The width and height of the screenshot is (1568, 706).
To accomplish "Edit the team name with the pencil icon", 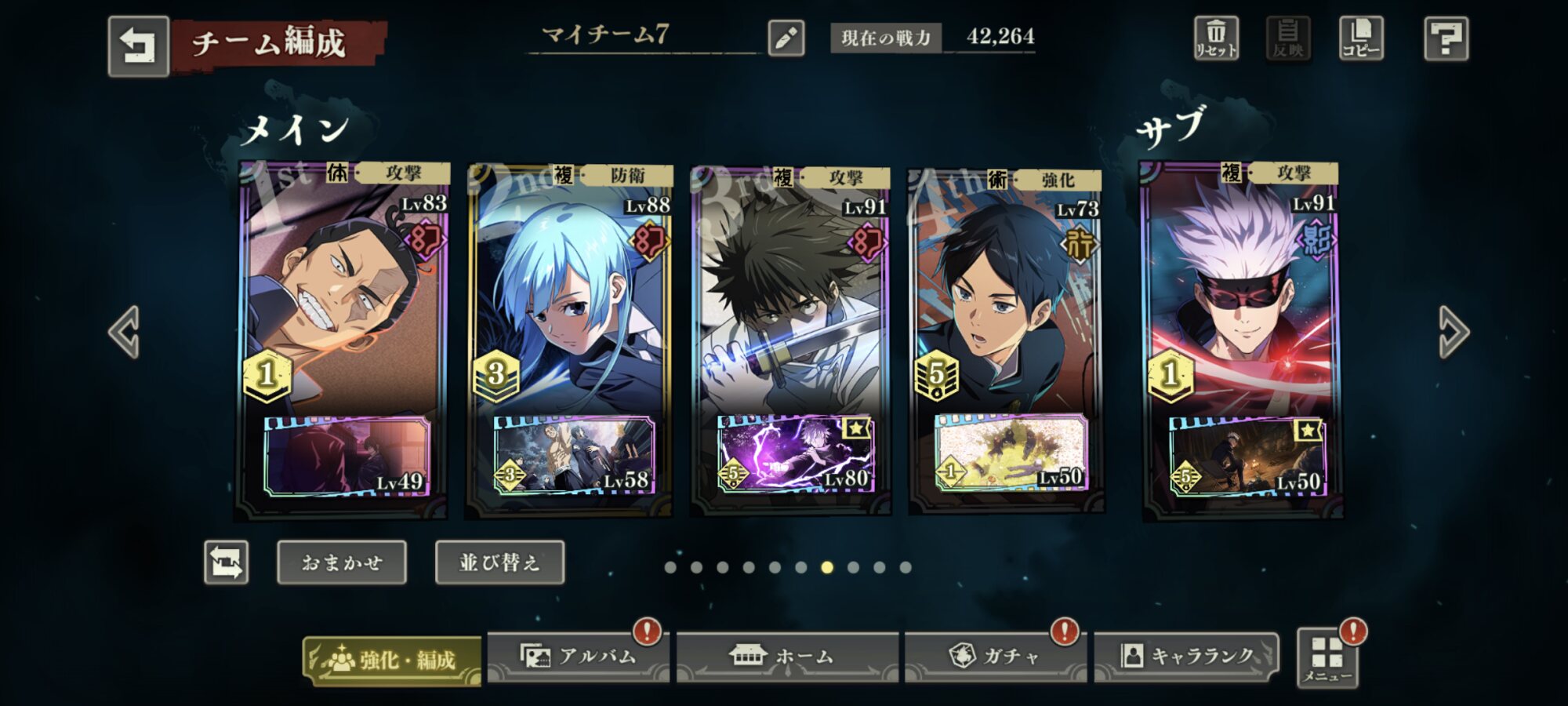I will [786, 38].
